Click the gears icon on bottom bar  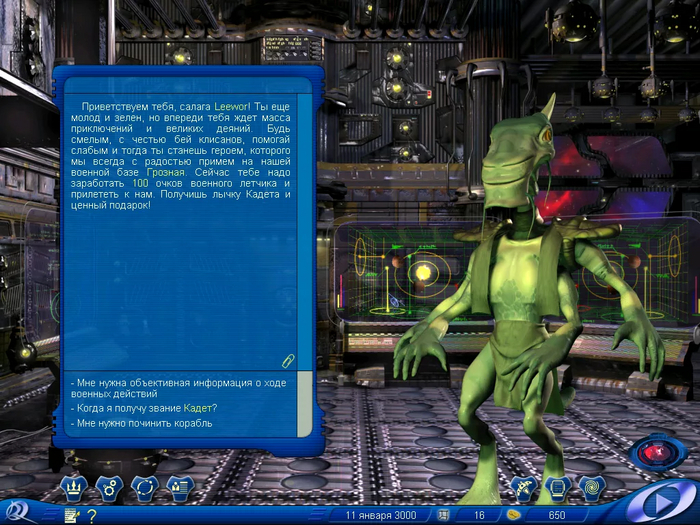pyautogui.click(x=109, y=488)
